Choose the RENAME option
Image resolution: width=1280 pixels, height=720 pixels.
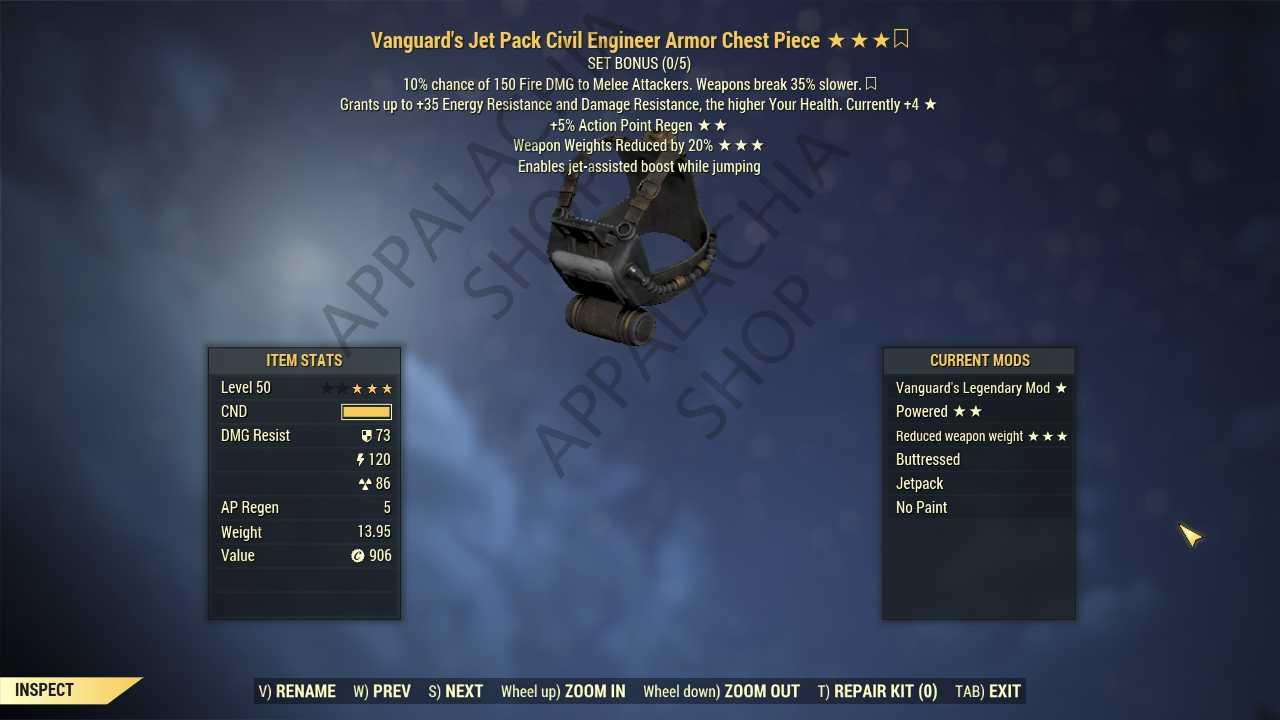pyautogui.click(x=297, y=691)
